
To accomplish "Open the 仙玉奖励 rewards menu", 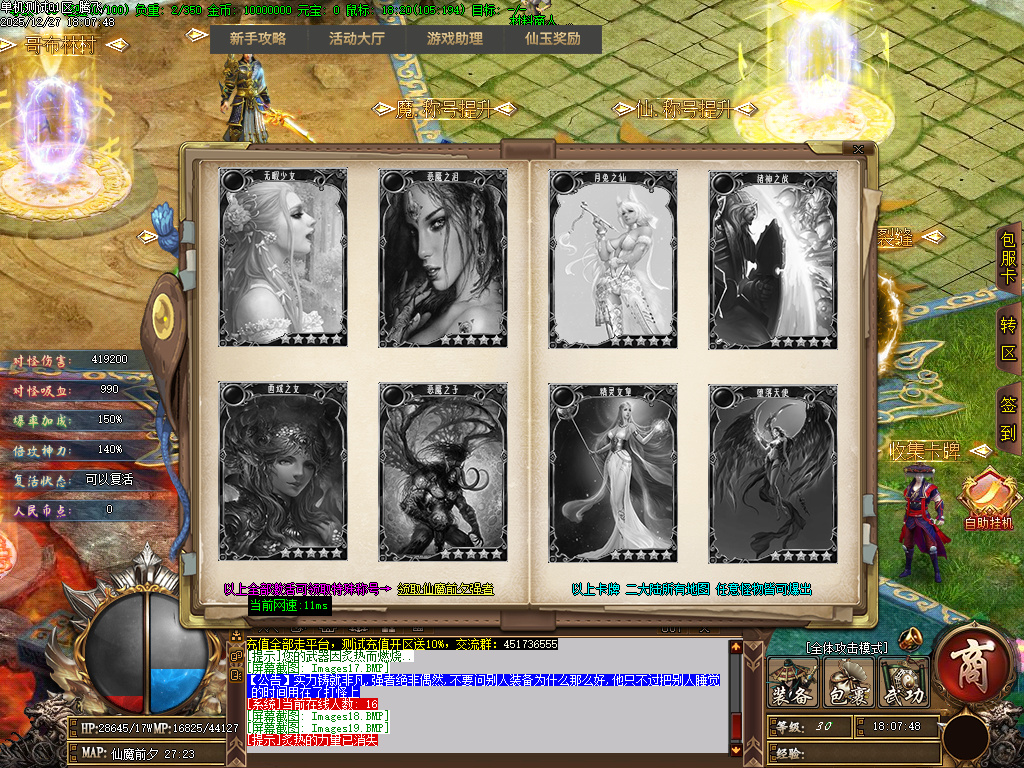I will point(552,39).
